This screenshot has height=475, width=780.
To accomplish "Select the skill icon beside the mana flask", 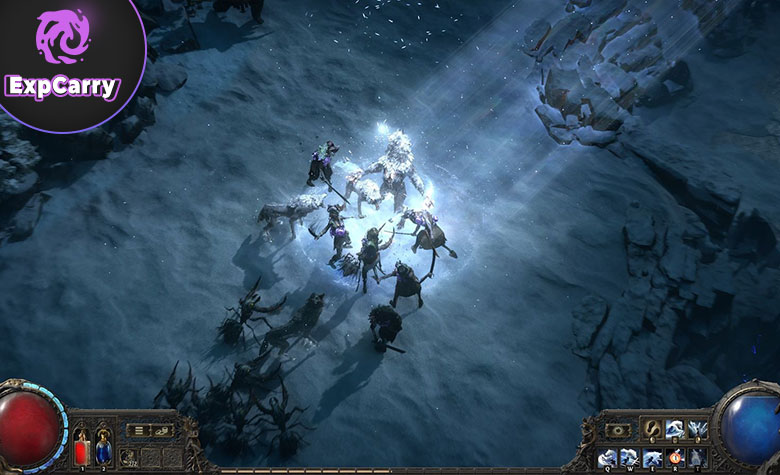I will 127,456.
